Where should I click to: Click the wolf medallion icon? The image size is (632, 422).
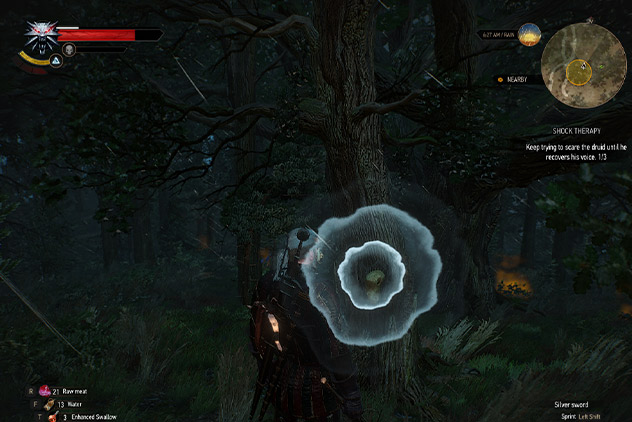tap(42, 34)
